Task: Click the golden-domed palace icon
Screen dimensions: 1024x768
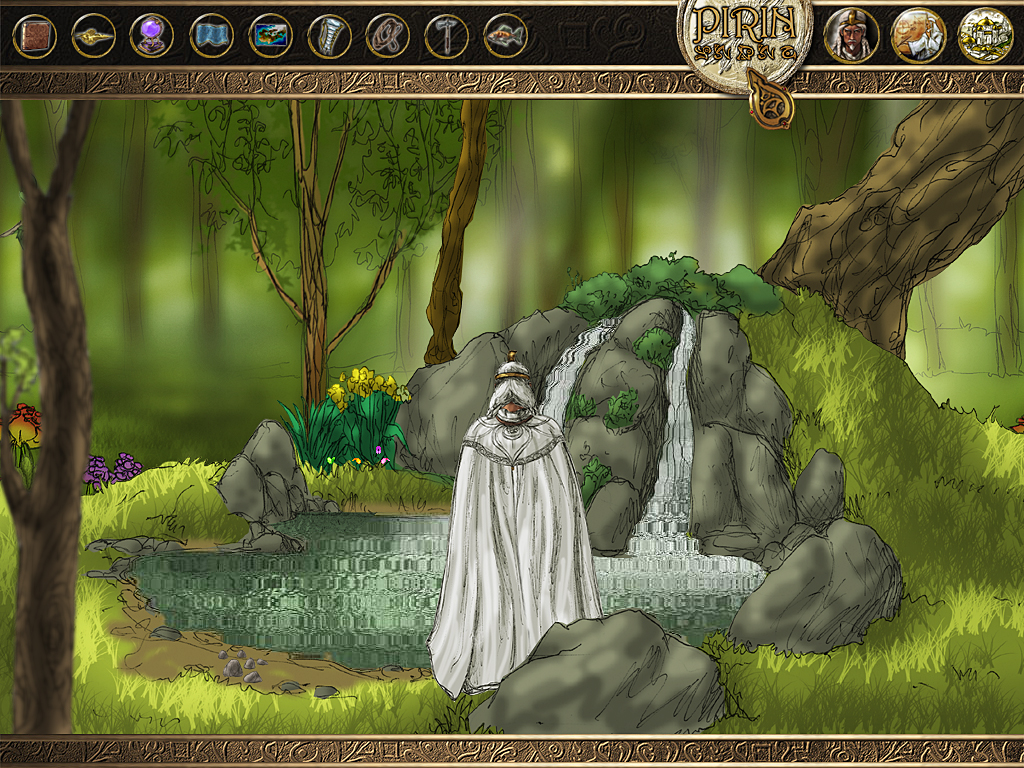Action: [x=985, y=35]
